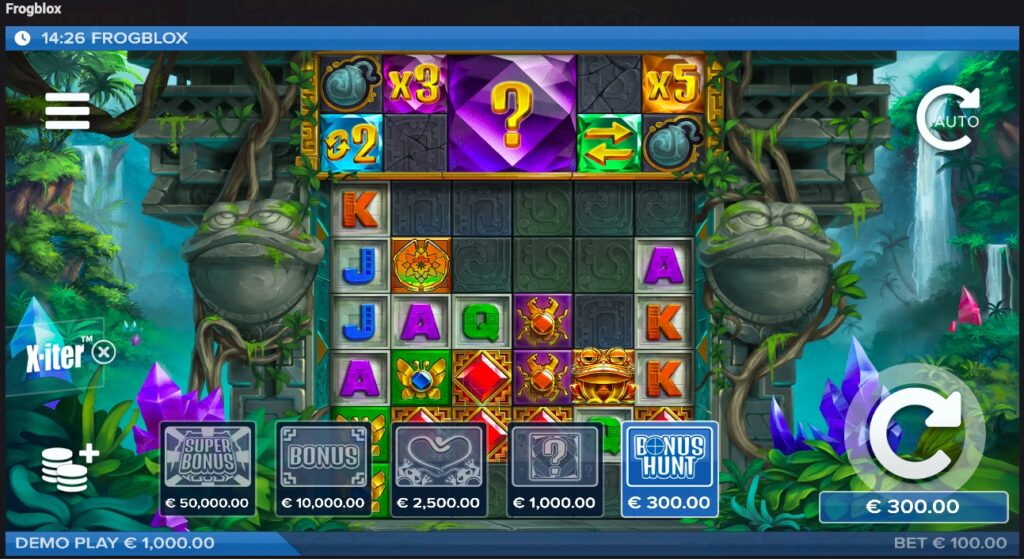The image size is (1024, 559).
Task: Confirm the € 300.00 price button
Action: click(x=913, y=507)
